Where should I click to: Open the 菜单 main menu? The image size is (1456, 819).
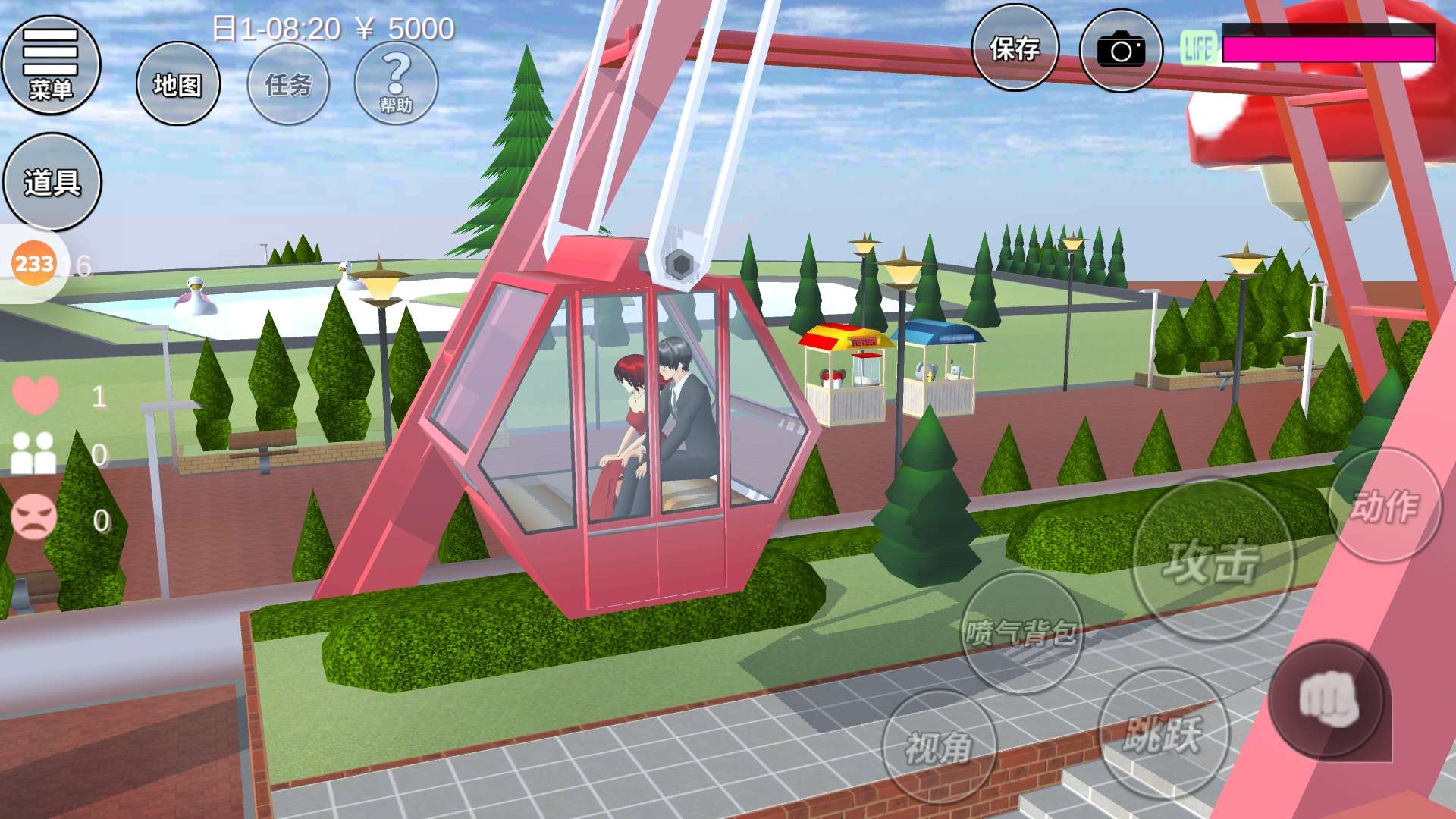click(x=51, y=66)
